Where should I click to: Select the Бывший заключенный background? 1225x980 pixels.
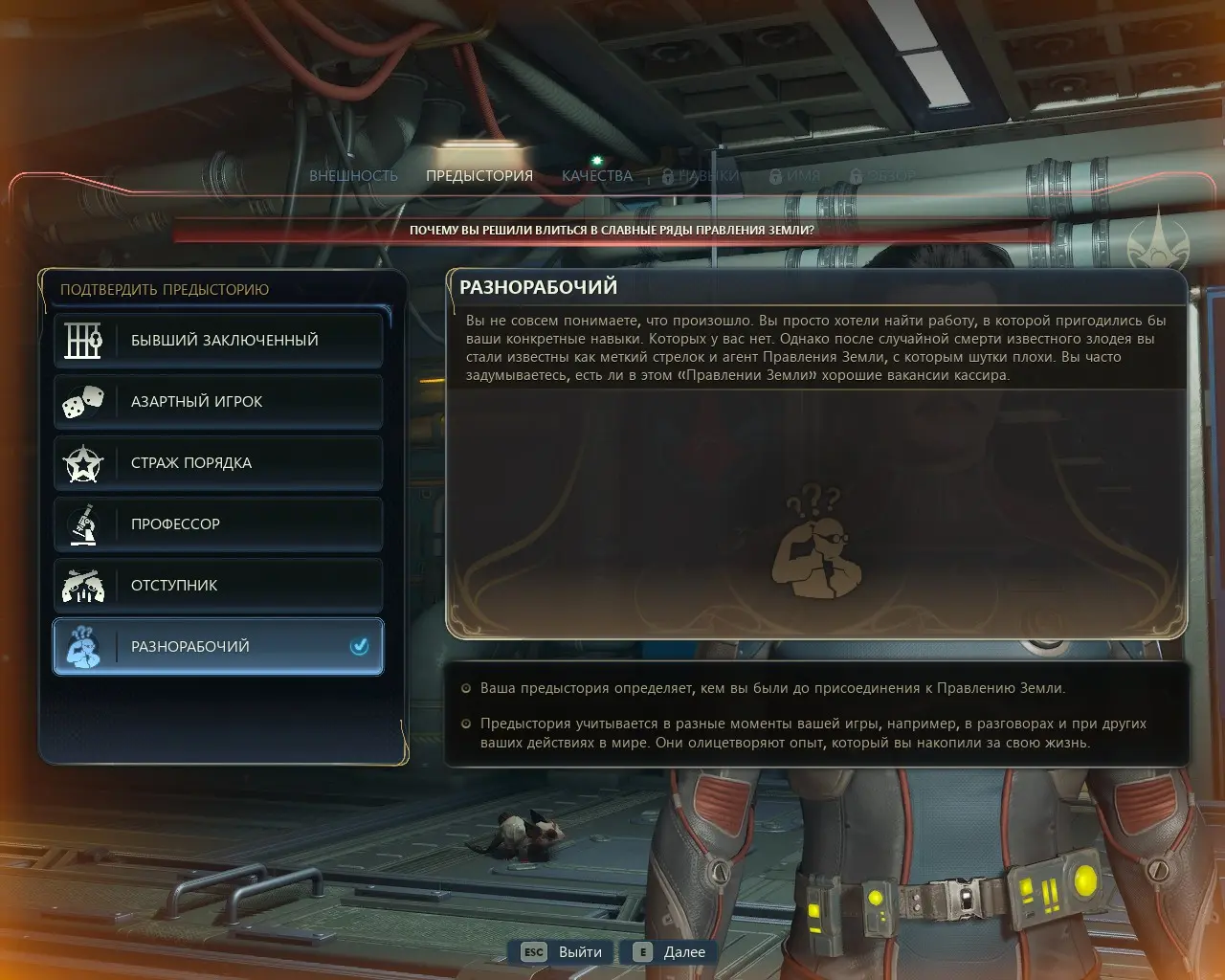coord(218,340)
